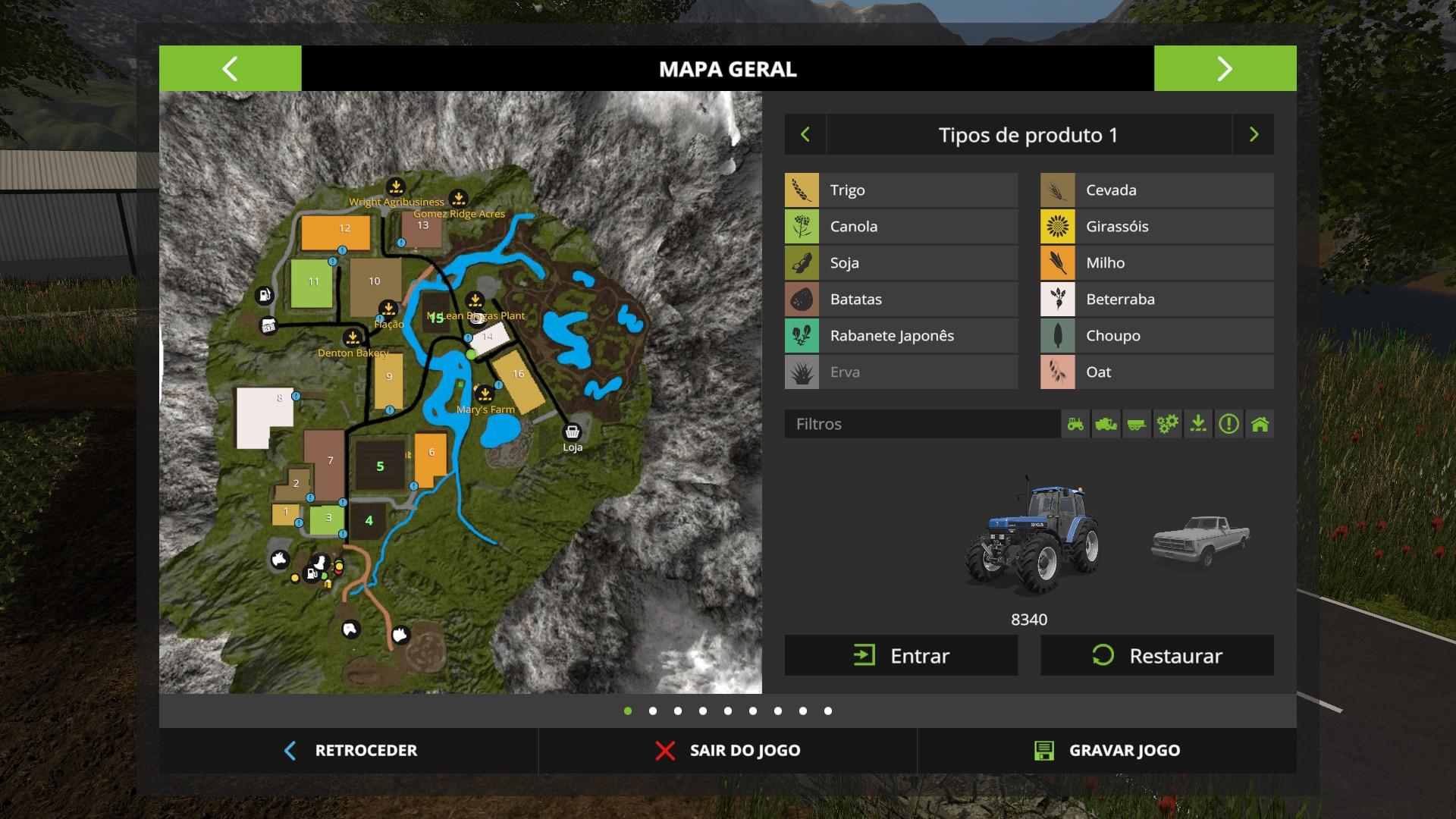Toggle the Milho crop filter
This screenshot has width=1456, height=819.
1156,263
